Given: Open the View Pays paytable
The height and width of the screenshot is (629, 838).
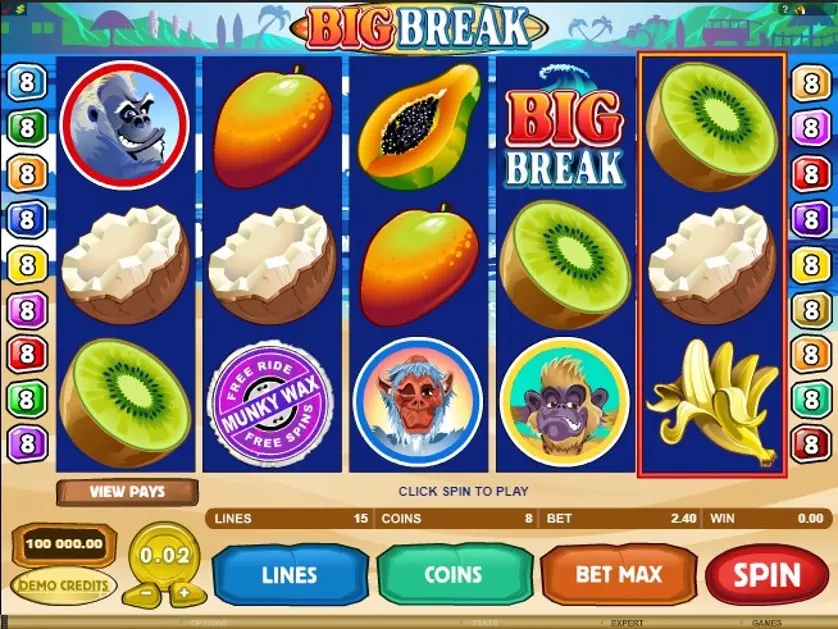Looking at the screenshot, I should 127,492.
